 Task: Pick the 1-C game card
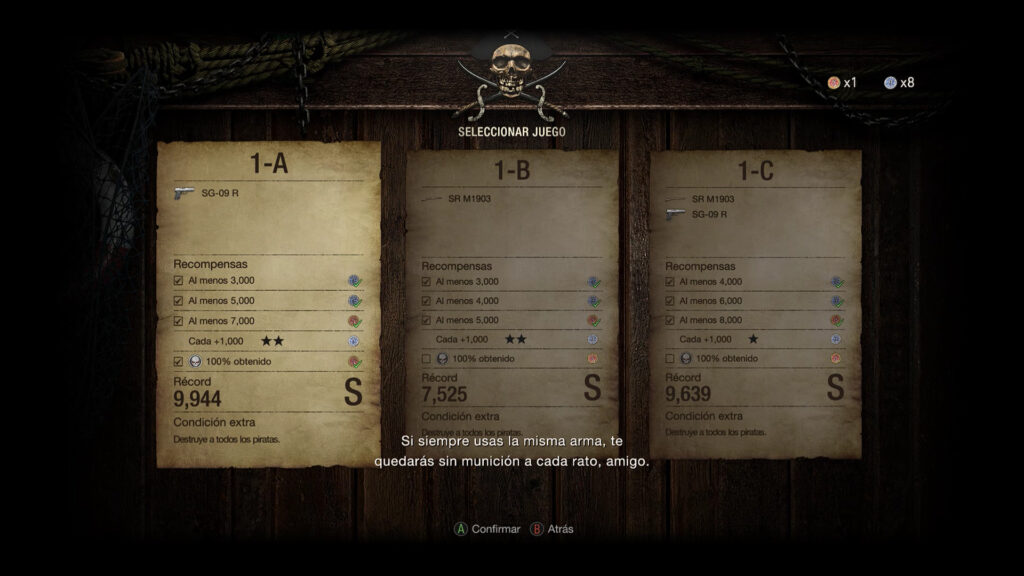pos(756,300)
